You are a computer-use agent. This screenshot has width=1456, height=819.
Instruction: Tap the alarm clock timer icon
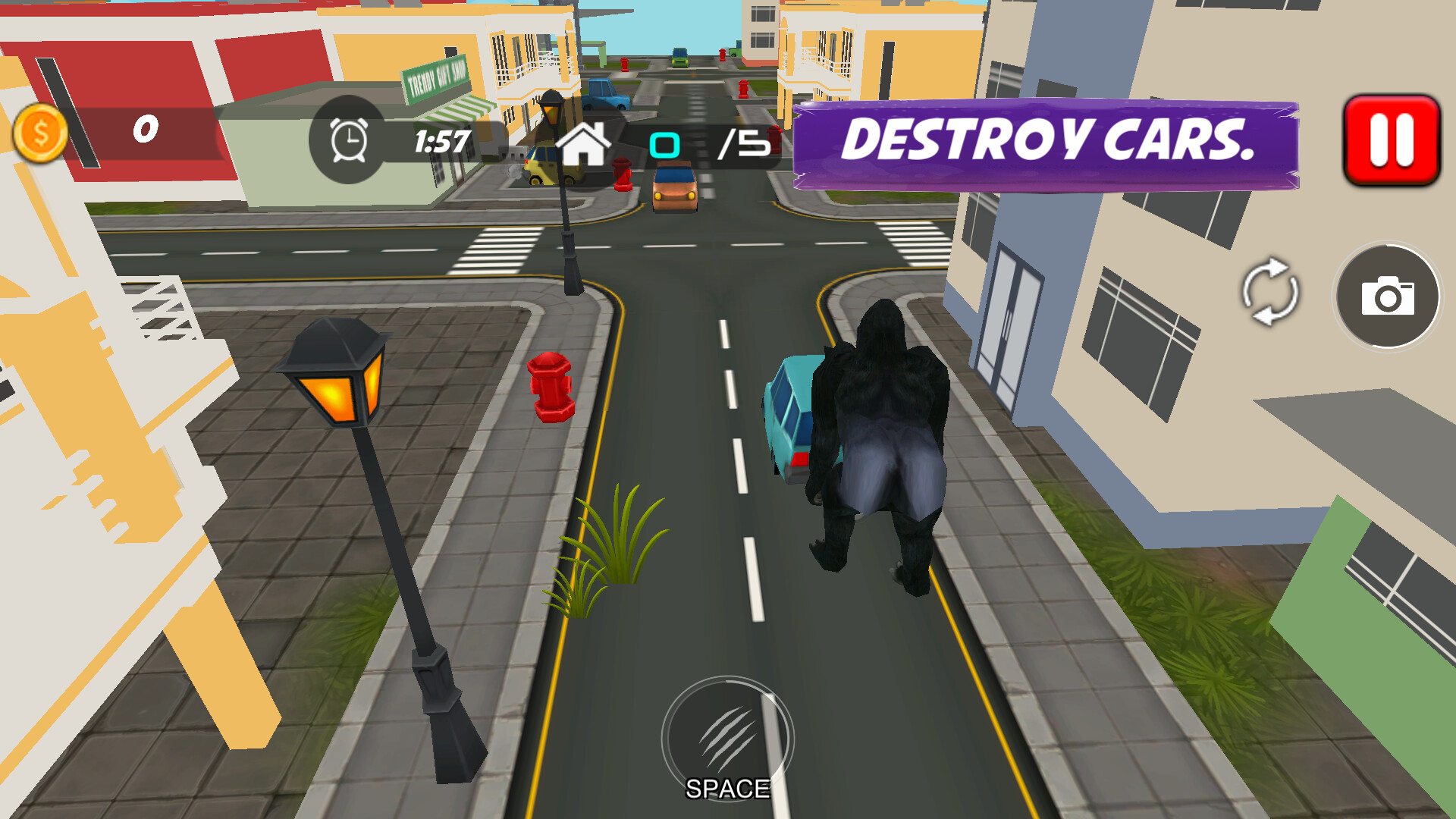point(347,140)
